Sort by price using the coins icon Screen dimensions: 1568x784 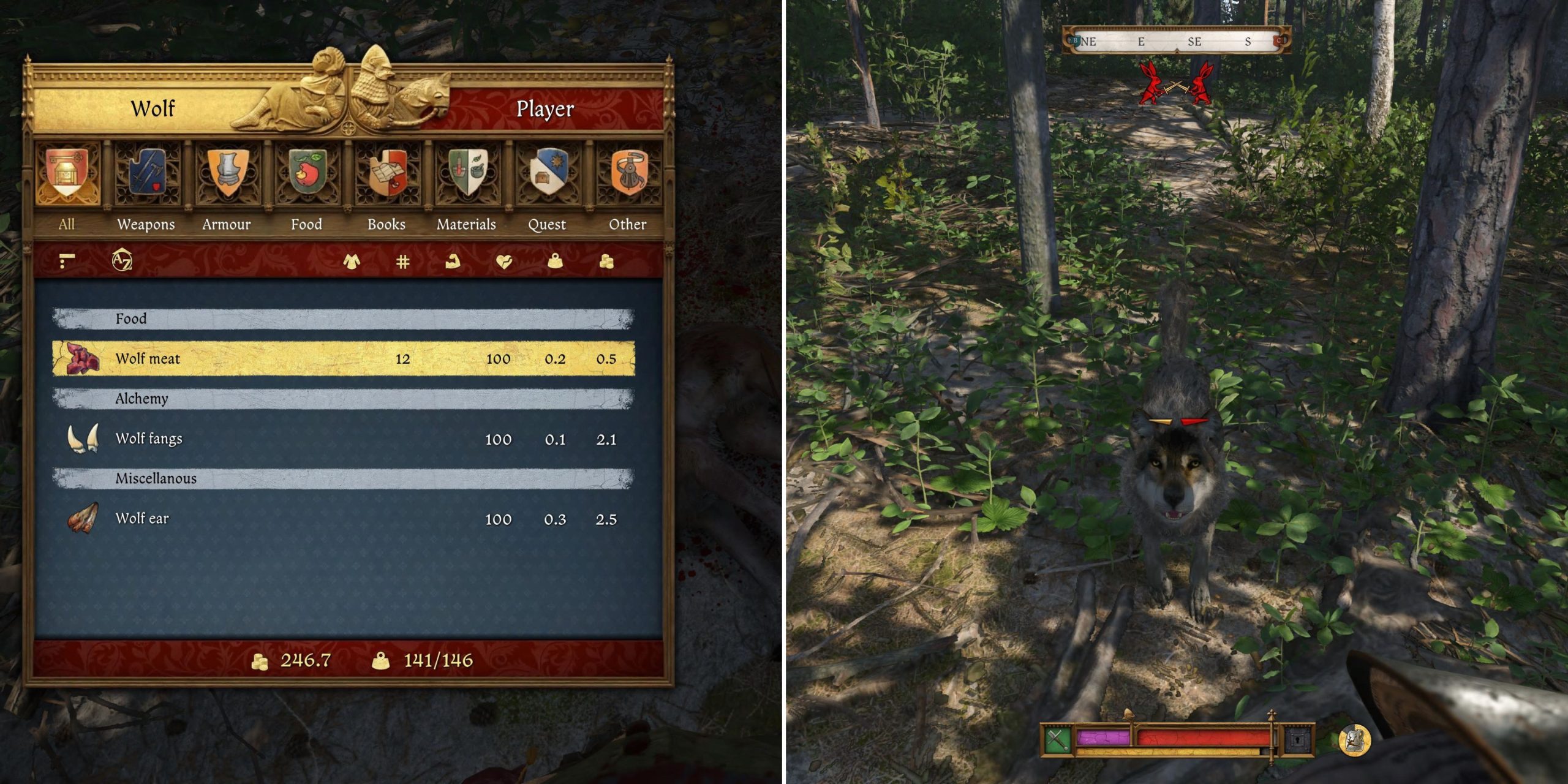coord(606,262)
